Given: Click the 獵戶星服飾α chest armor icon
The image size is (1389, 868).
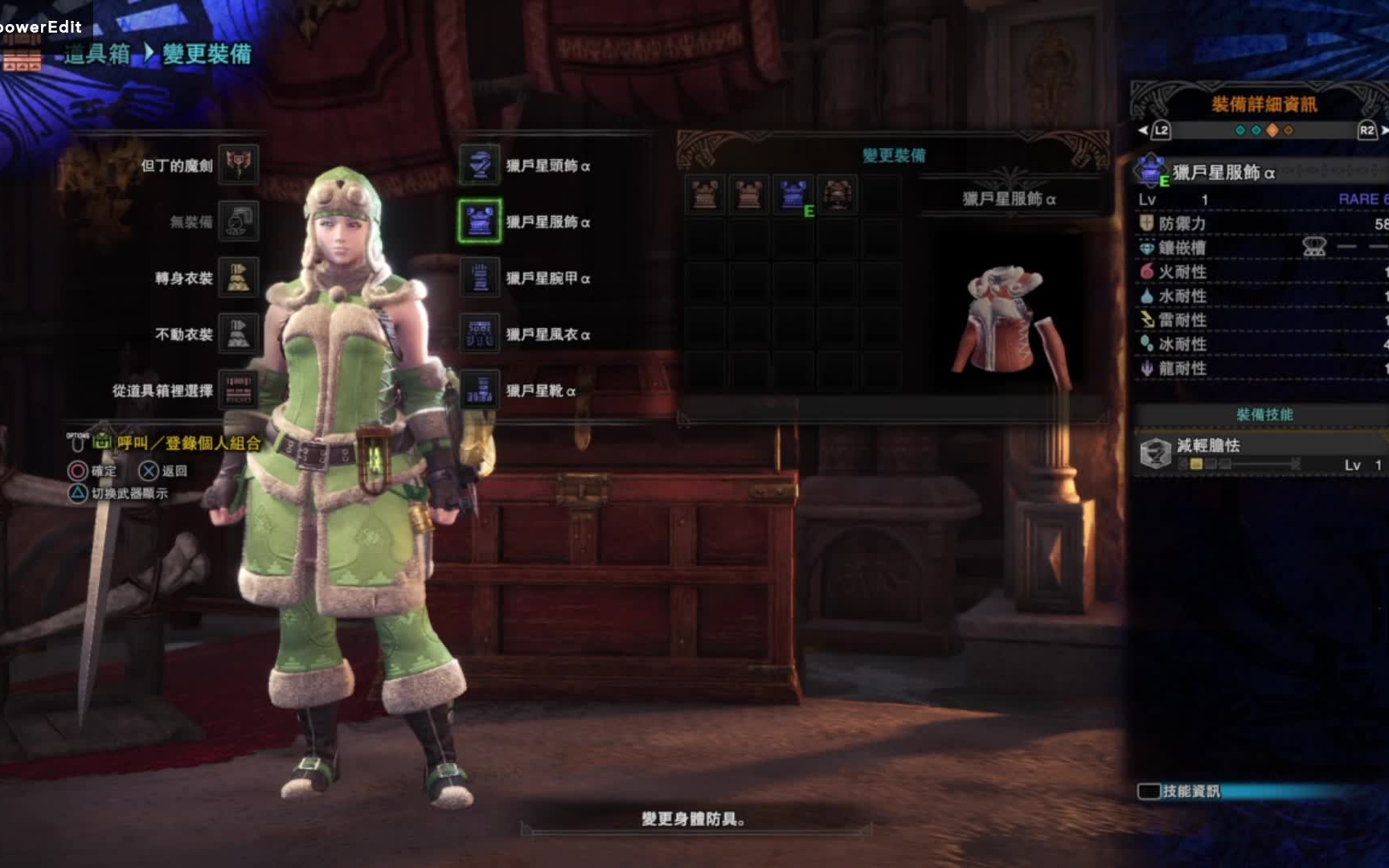Looking at the screenshot, I should point(480,223).
